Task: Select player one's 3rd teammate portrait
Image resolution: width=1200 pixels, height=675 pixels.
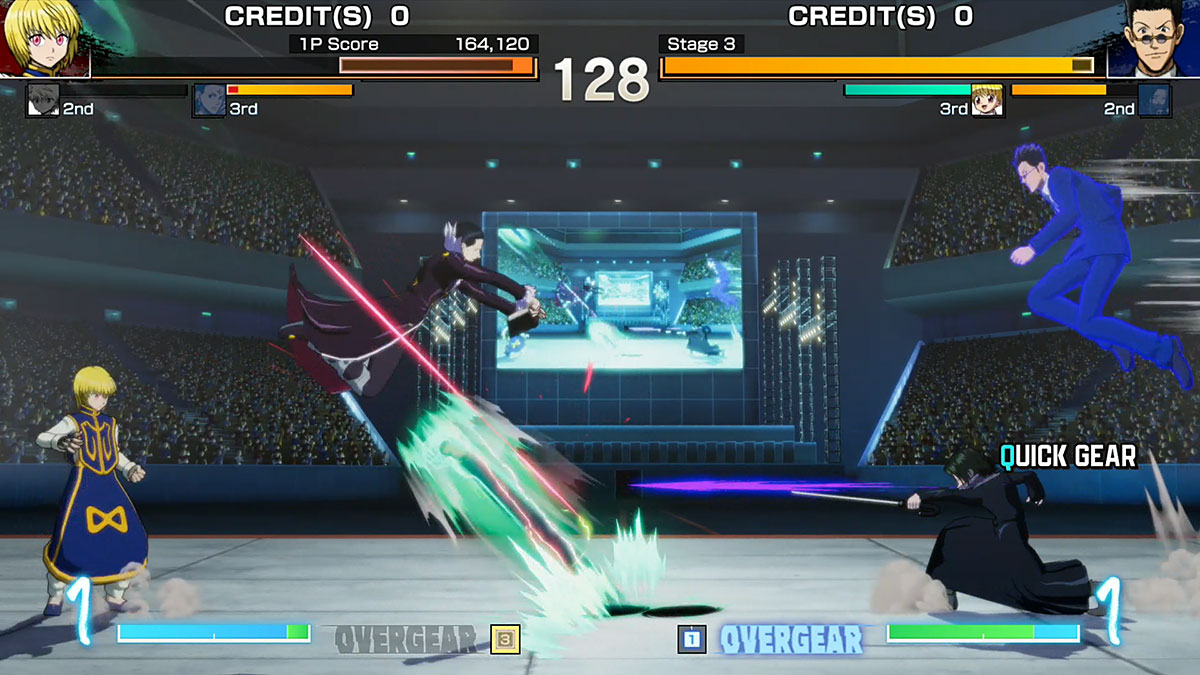Action: click(x=209, y=100)
